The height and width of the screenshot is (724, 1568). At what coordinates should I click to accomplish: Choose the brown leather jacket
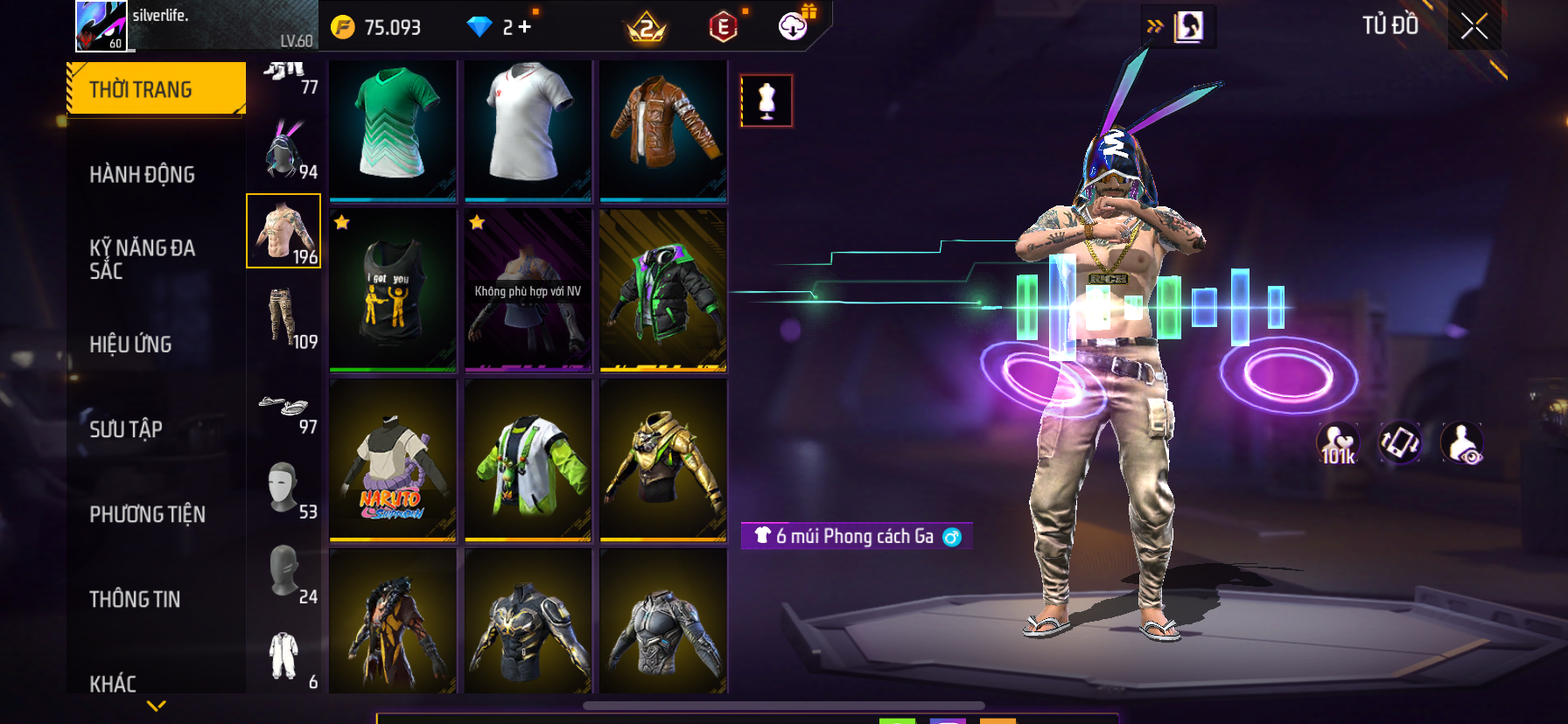[x=663, y=129]
